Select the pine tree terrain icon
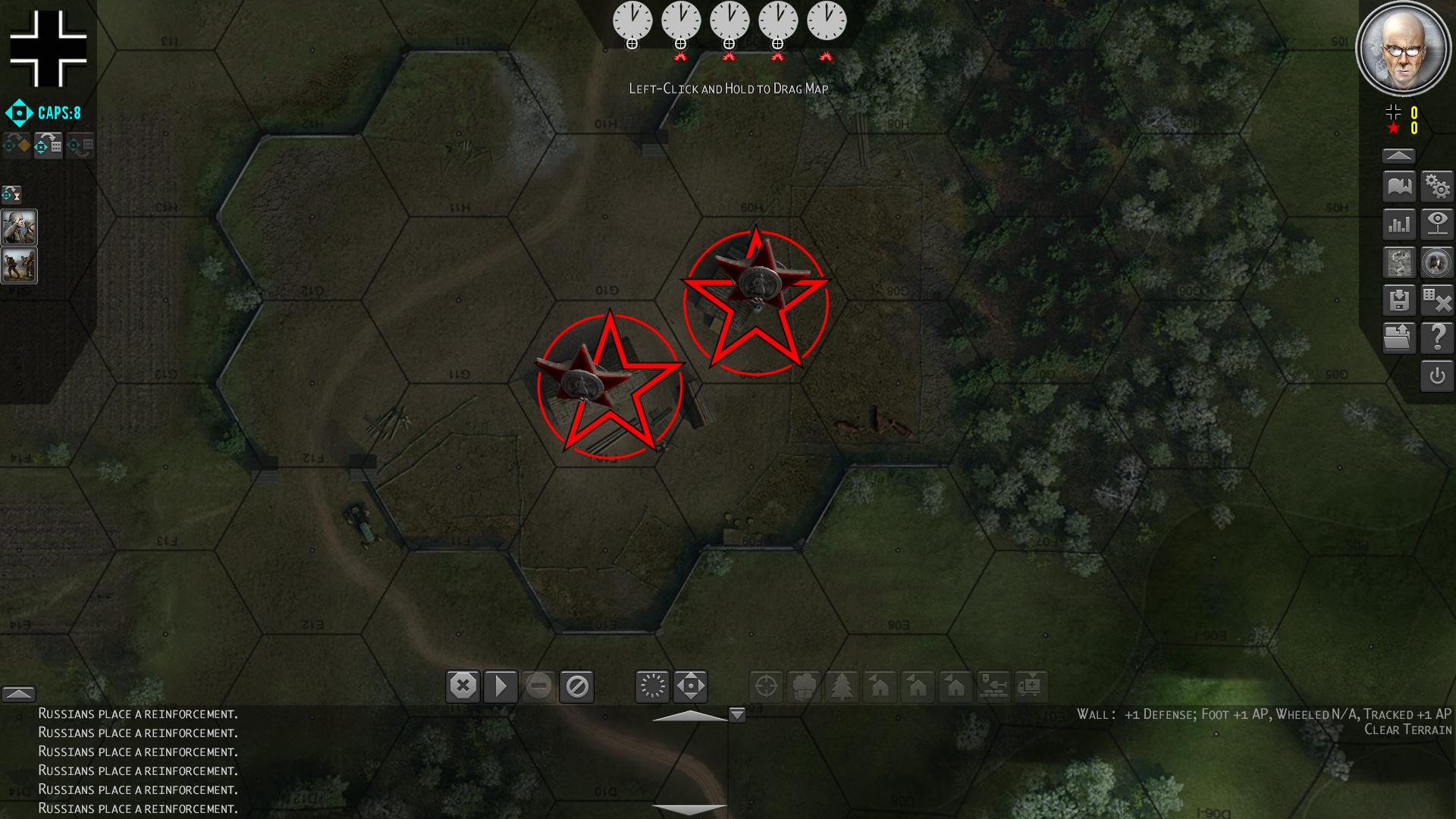The width and height of the screenshot is (1456, 819). [844, 686]
